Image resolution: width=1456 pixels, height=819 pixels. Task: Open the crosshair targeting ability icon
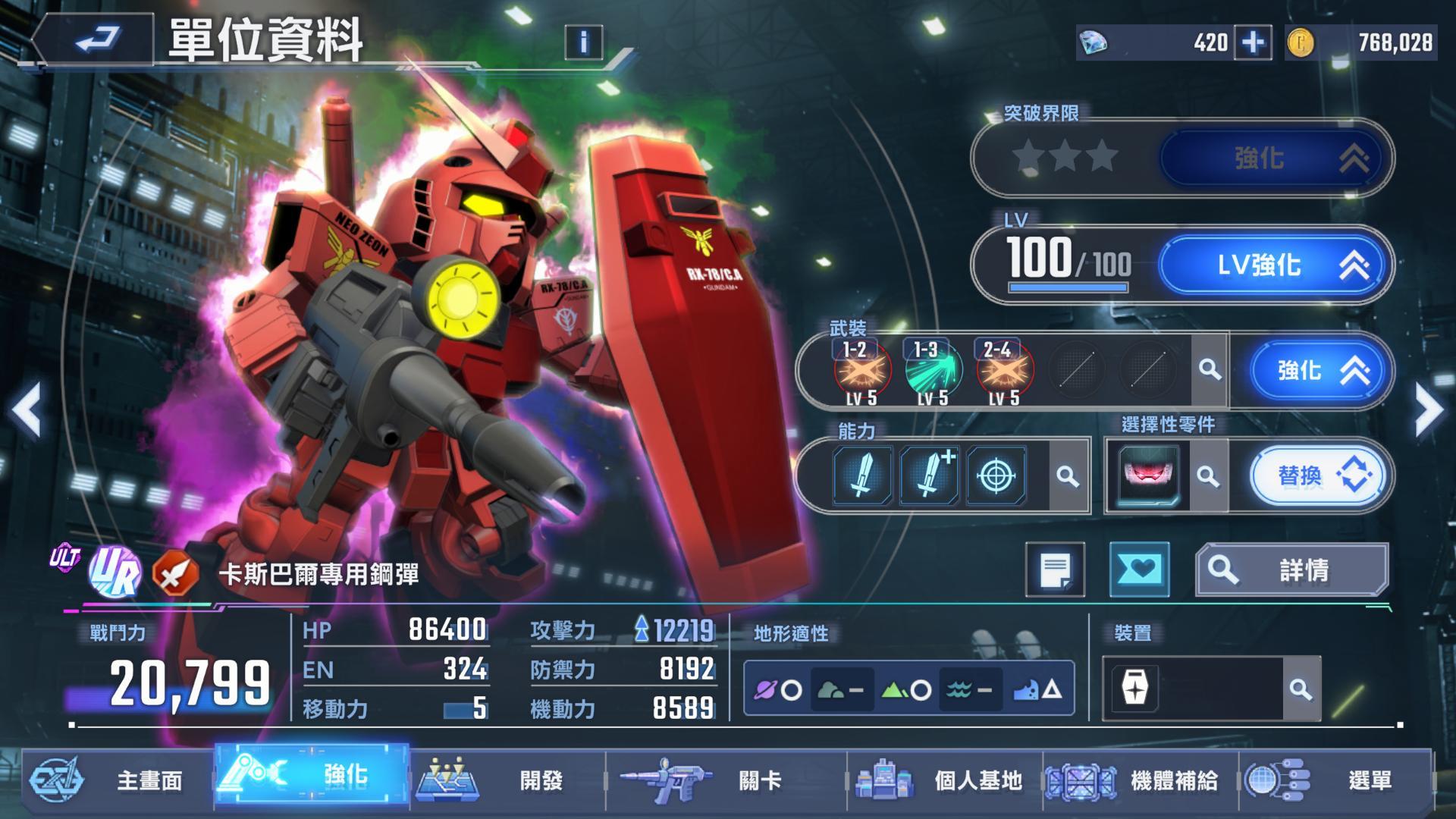[996, 476]
